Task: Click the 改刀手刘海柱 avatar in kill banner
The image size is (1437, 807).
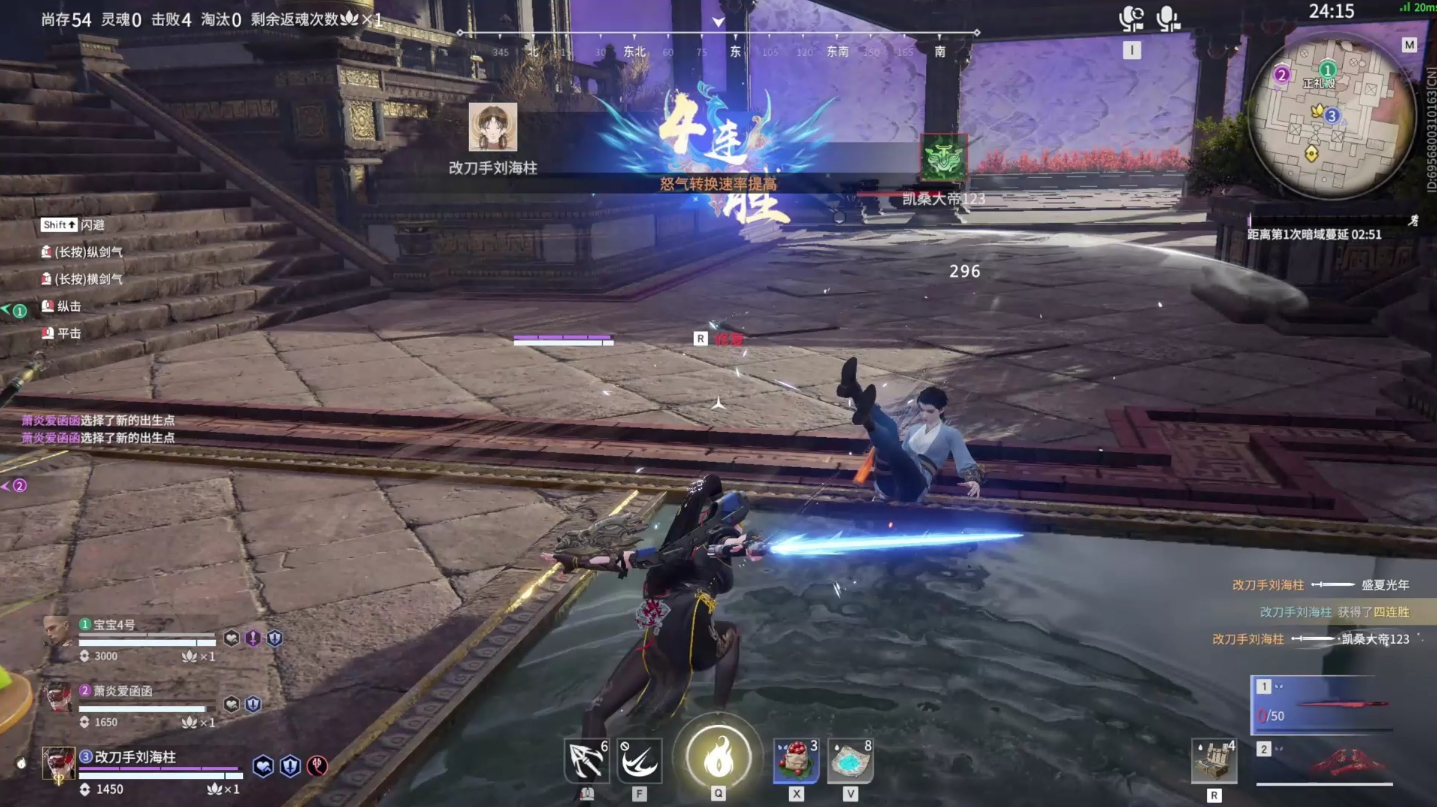Action: 493,127
